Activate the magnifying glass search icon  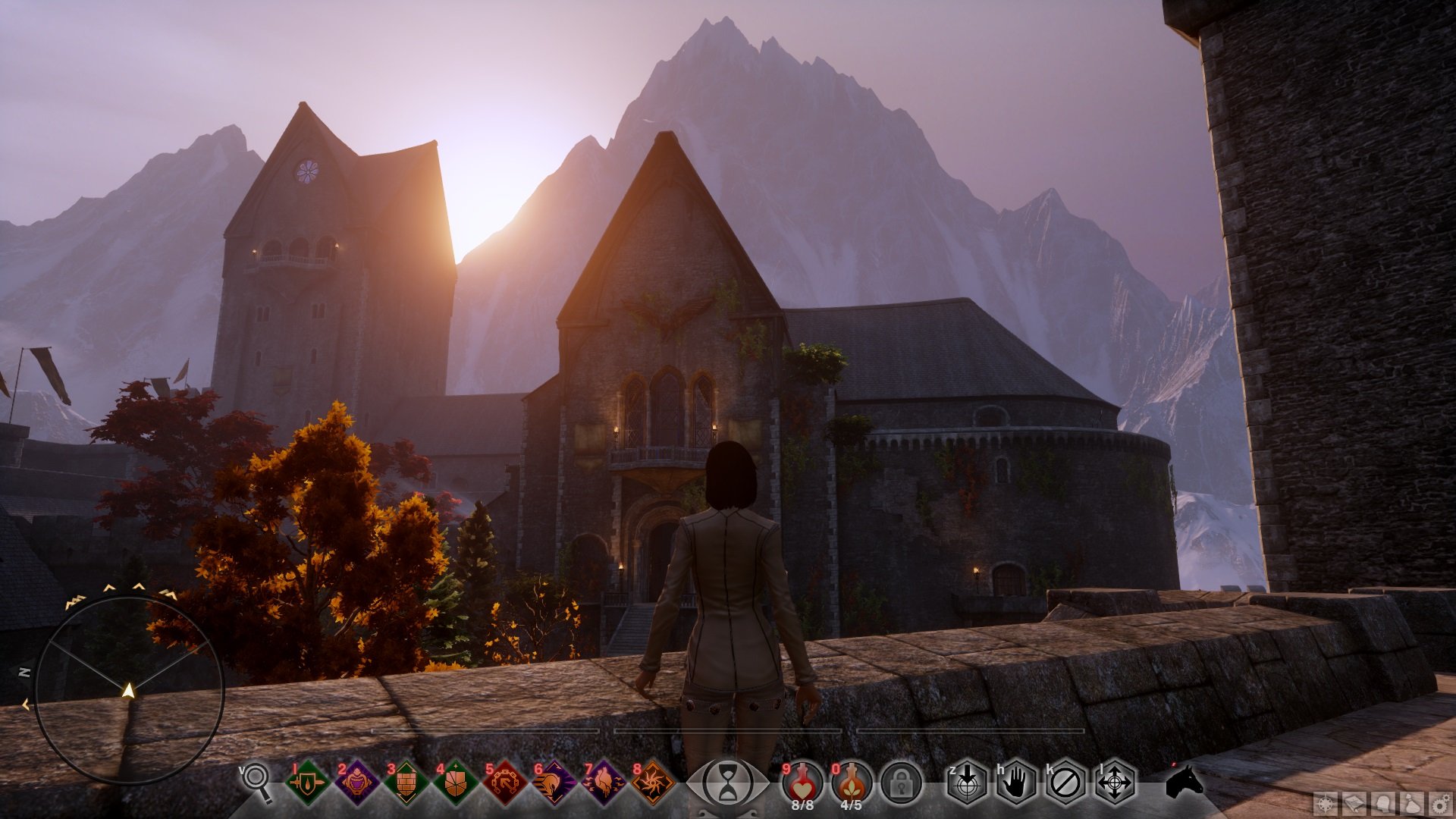(256, 780)
